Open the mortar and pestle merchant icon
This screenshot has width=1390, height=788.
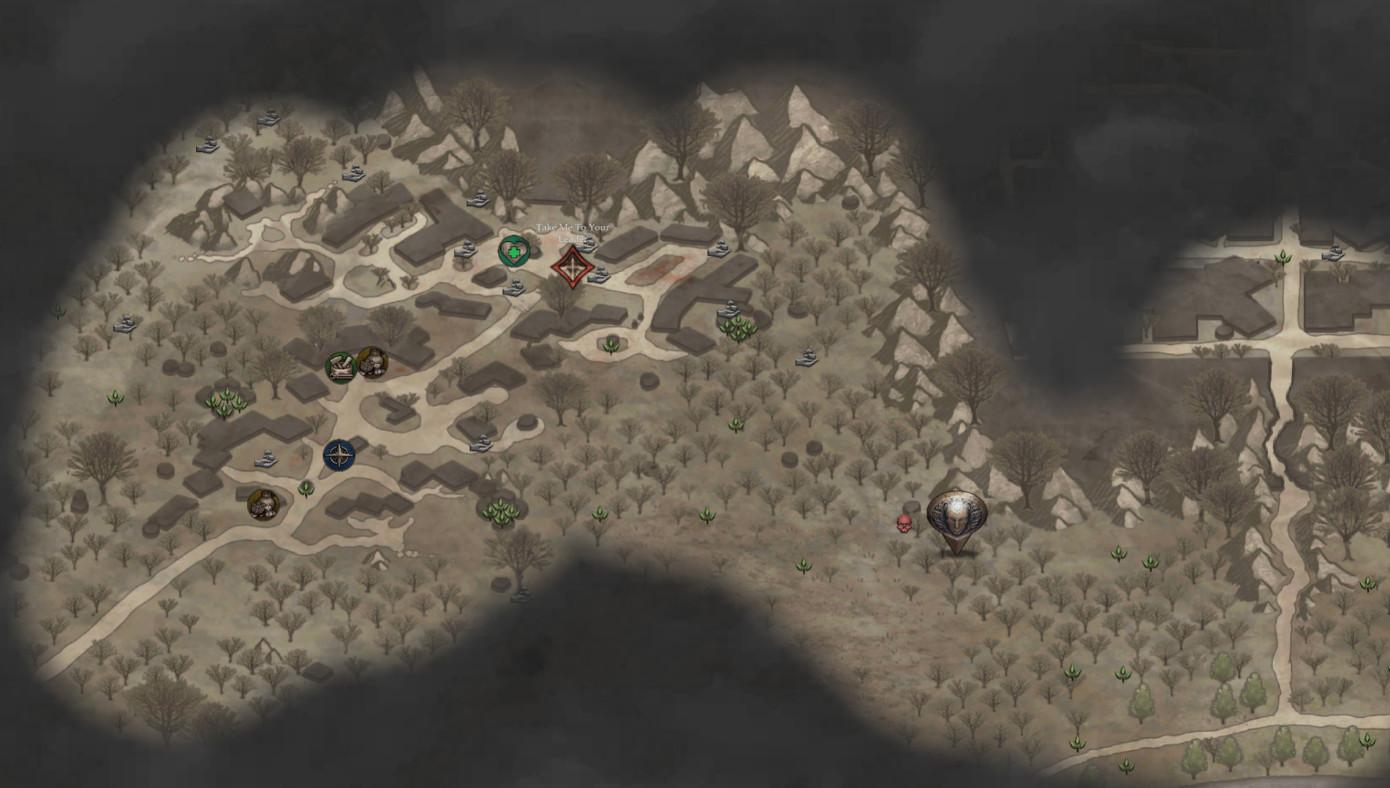pos(339,365)
